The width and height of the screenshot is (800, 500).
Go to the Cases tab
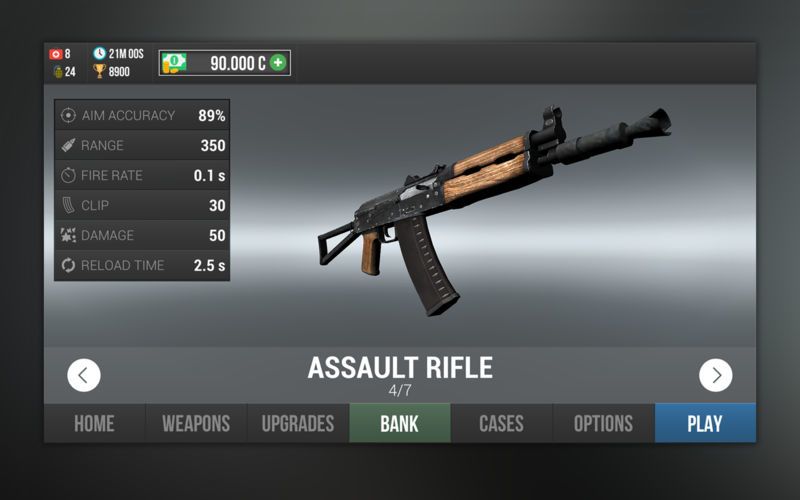click(x=501, y=423)
